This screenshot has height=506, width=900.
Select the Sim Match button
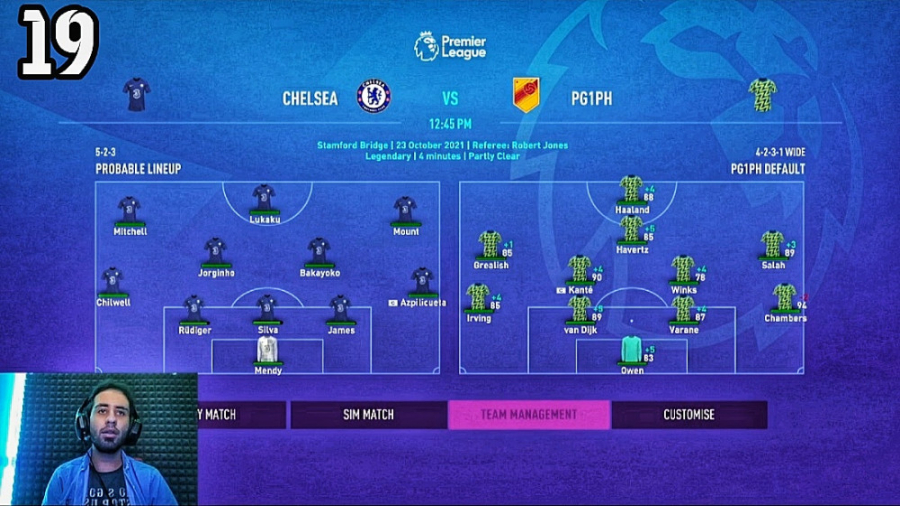(x=369, y=414)
